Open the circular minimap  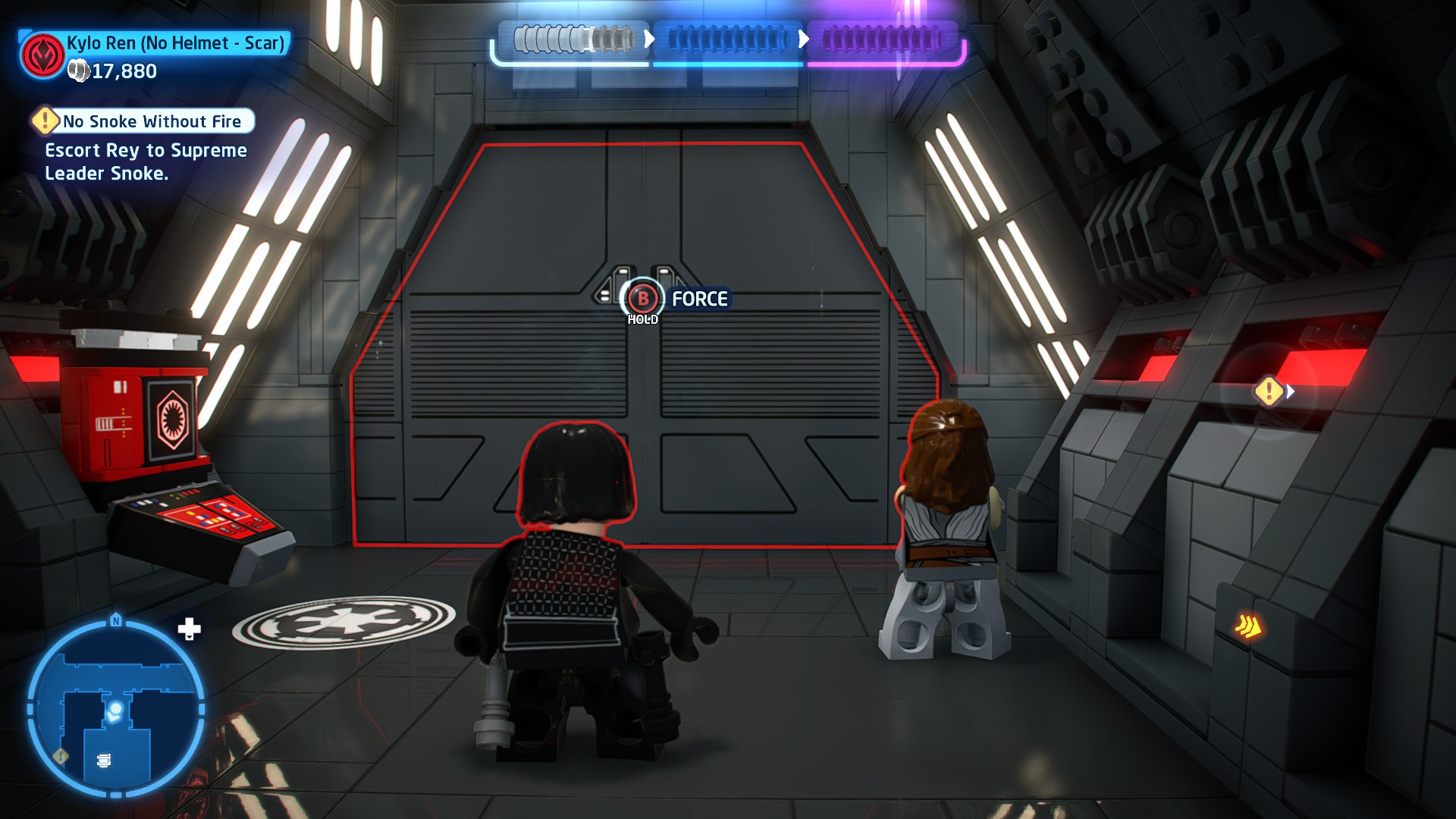pos(115,709)
